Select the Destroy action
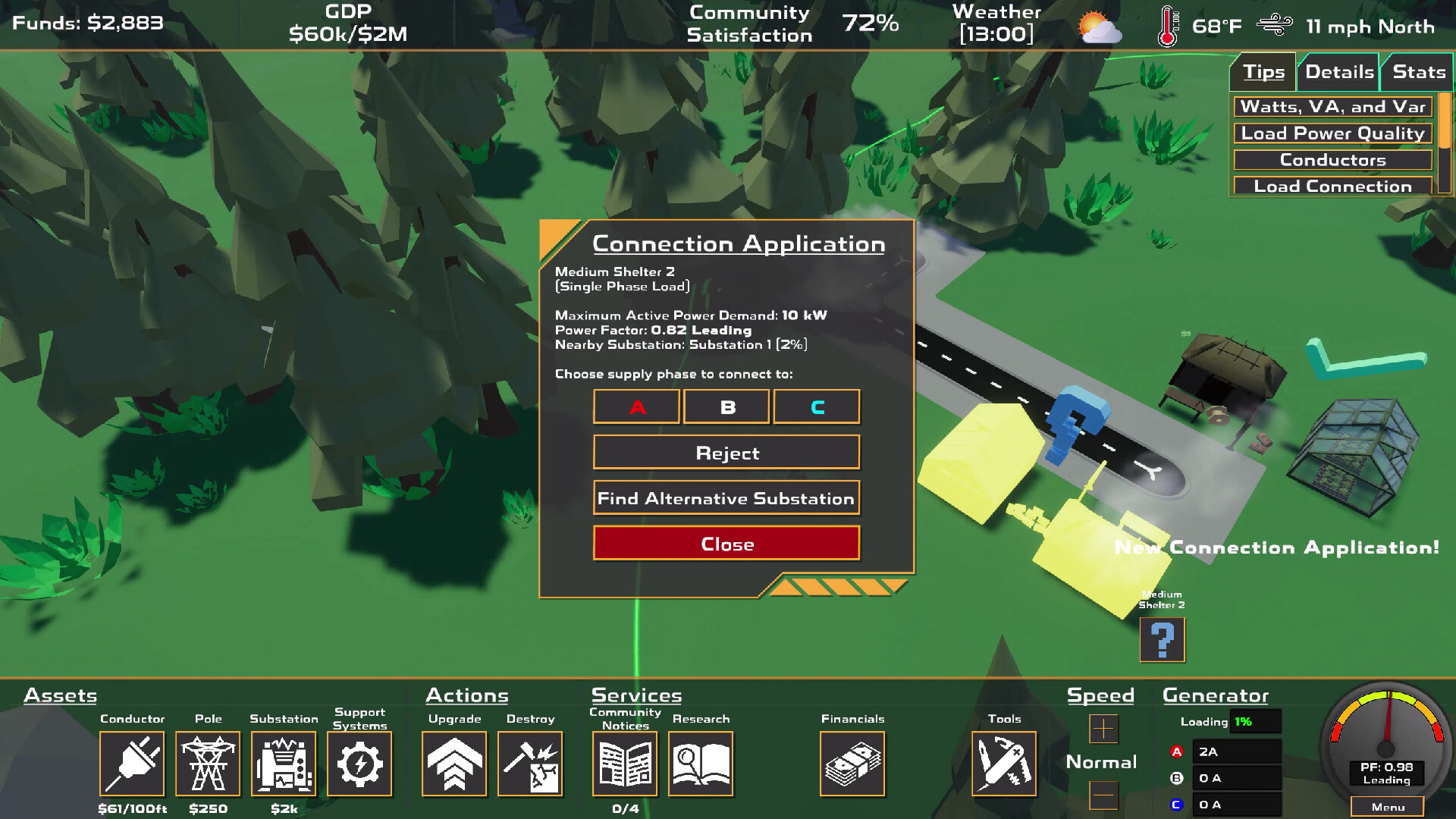Image resolution: width=1456 pixels, height=819 pixels. tap(531, 764)
